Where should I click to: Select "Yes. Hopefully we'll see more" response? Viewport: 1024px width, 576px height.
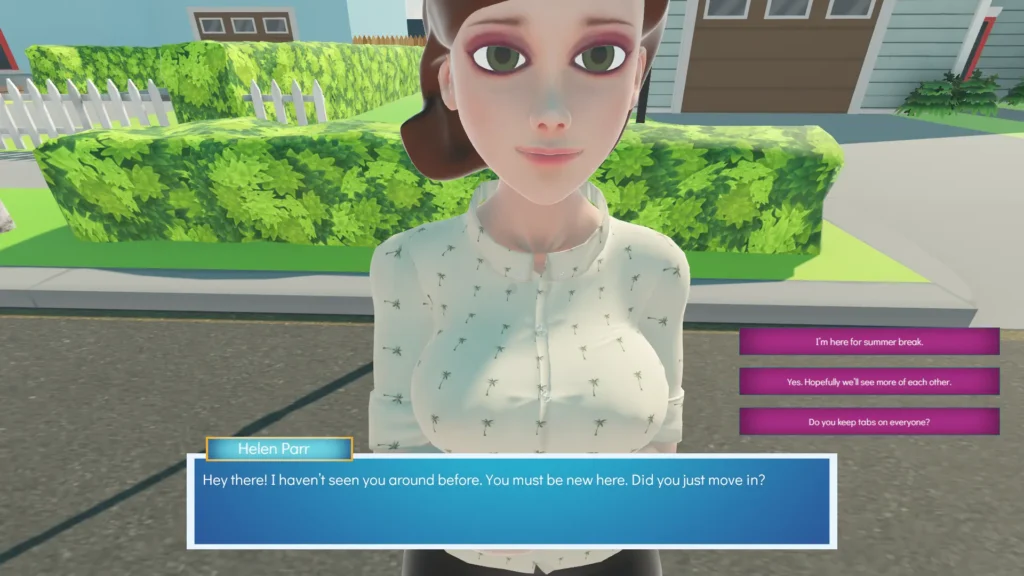point(869,382)
